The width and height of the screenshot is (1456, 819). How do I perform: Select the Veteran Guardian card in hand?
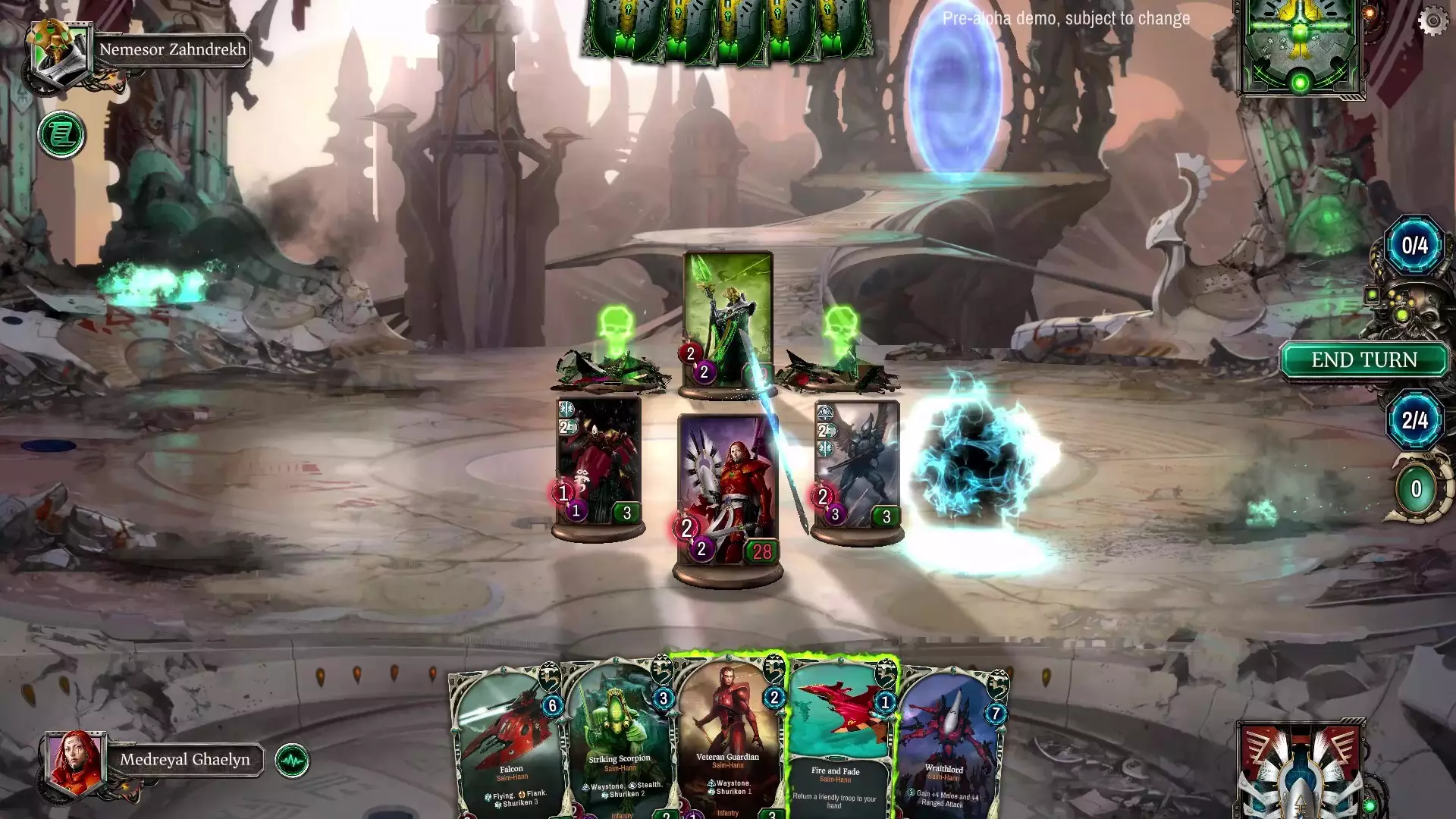(730, 728)
